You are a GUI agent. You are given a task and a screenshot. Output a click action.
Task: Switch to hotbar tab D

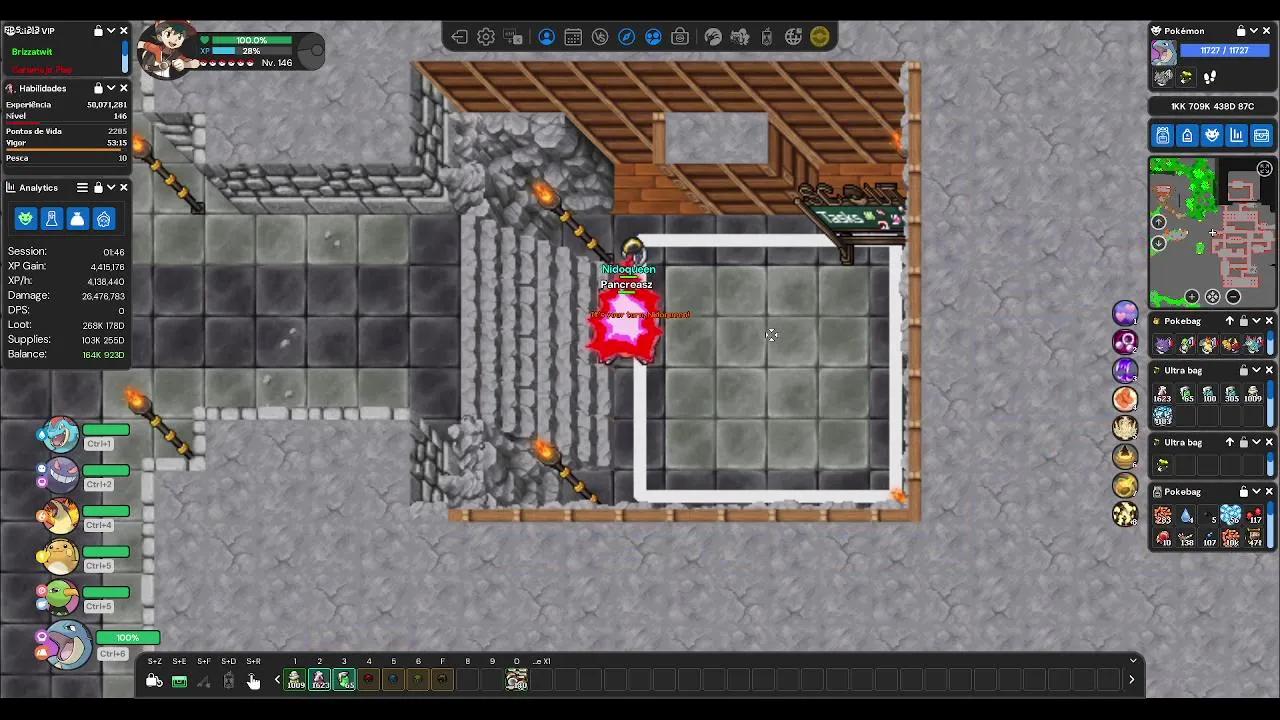[516, 661]
